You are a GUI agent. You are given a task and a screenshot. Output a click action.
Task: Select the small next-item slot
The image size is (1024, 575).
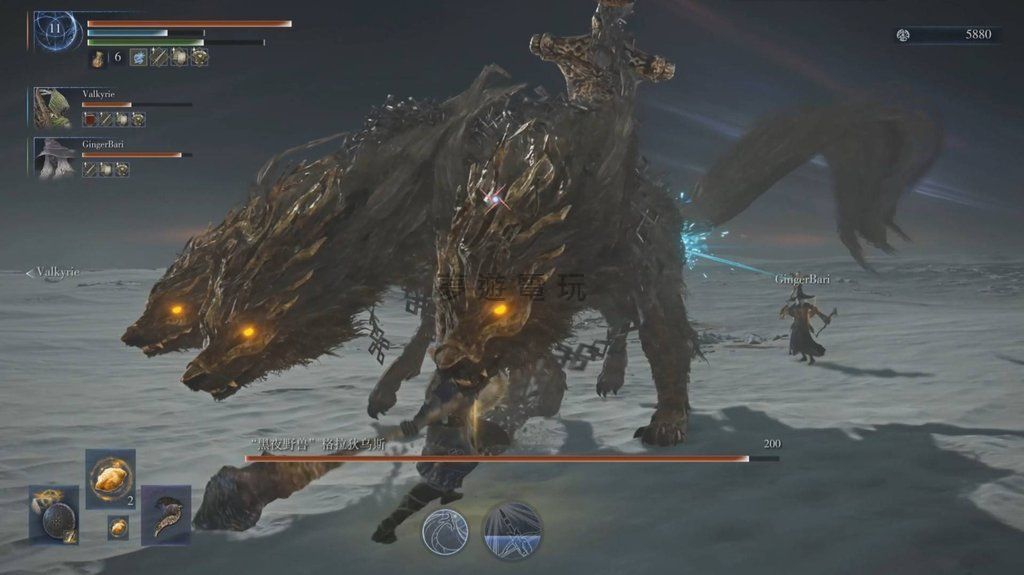click(x=118, y=527)
